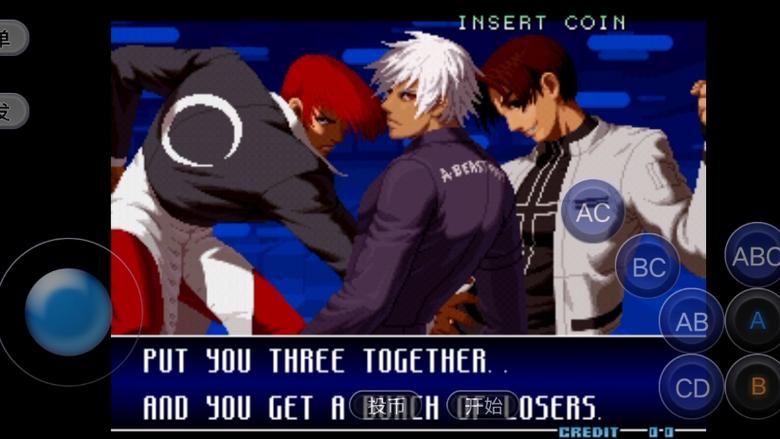Viewport: 780px width, 439px height.
Task: Tap the partly hidden grey button ending in 发
Action: point(10,110)
